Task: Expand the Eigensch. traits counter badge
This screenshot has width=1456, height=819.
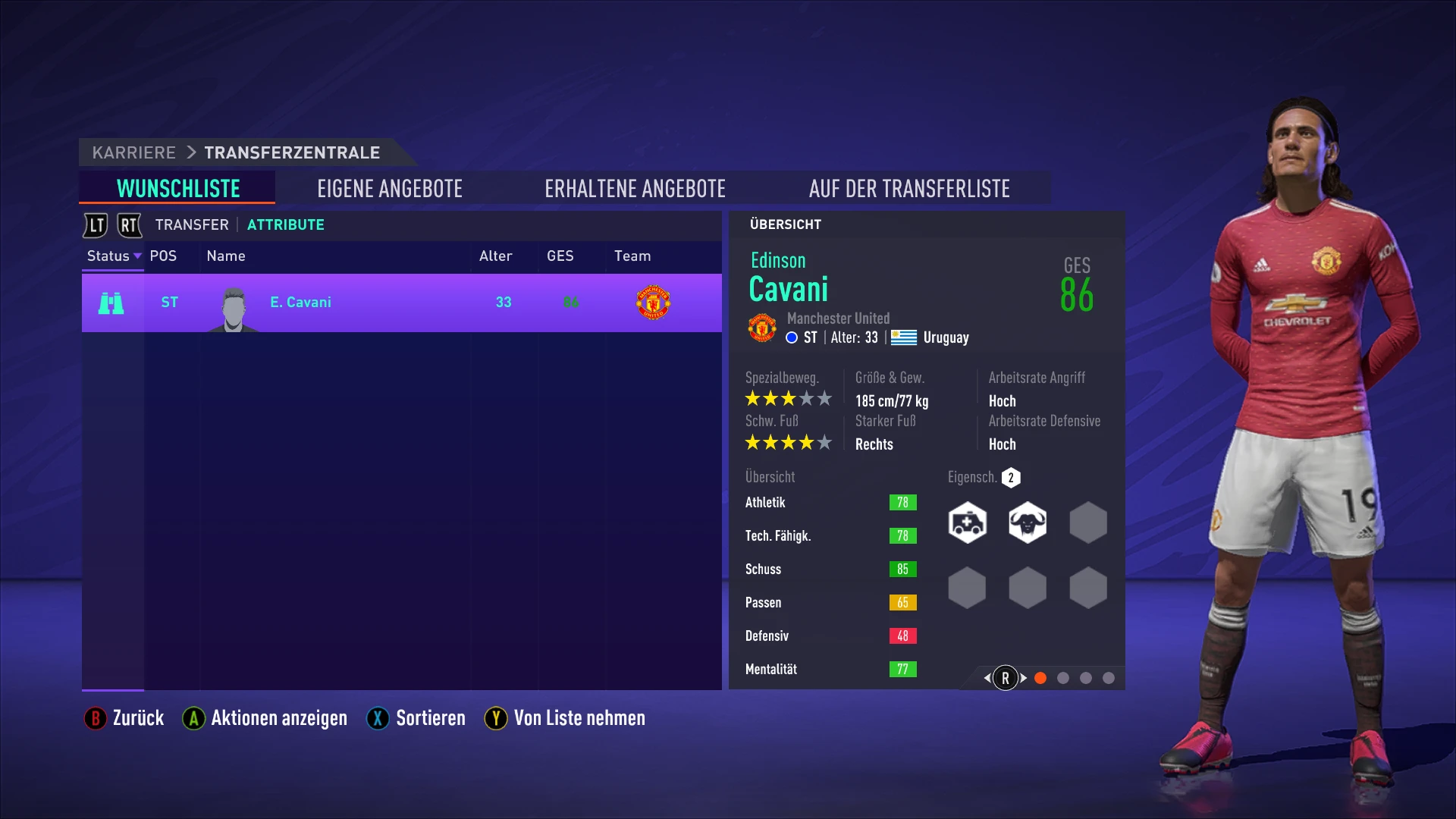Action: tap(1012, 478)
